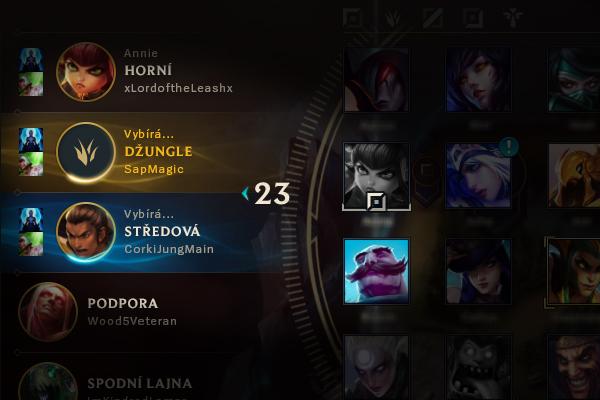Pick Caitlyn from the champion grid
Screen dimensions: 600x400
477,270
